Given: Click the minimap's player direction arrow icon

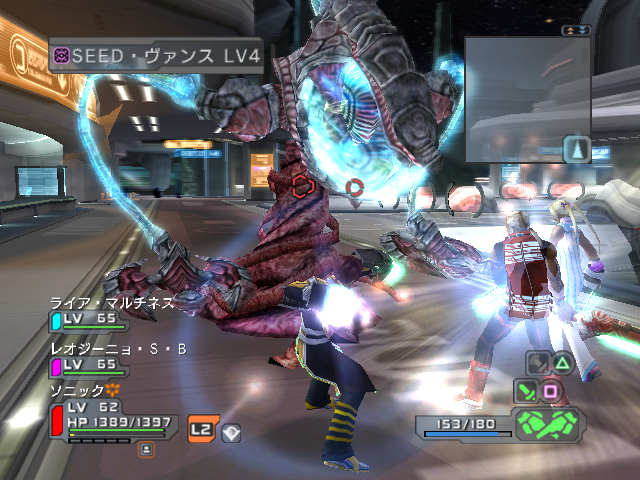Looking at the screenshot, I should pyautogui.click(x=576, y=149).
